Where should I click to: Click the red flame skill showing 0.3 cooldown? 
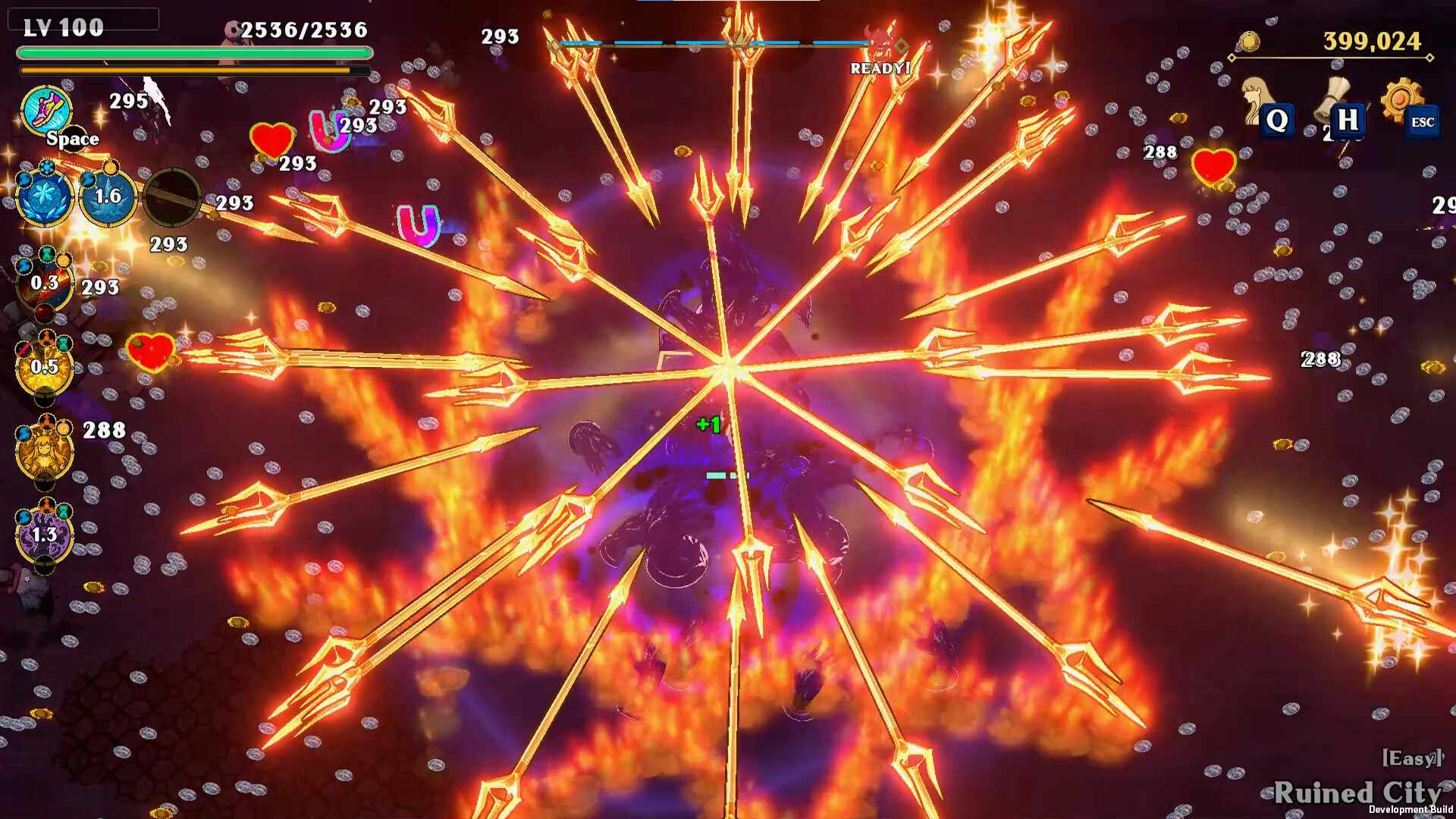tap(44, 284)
